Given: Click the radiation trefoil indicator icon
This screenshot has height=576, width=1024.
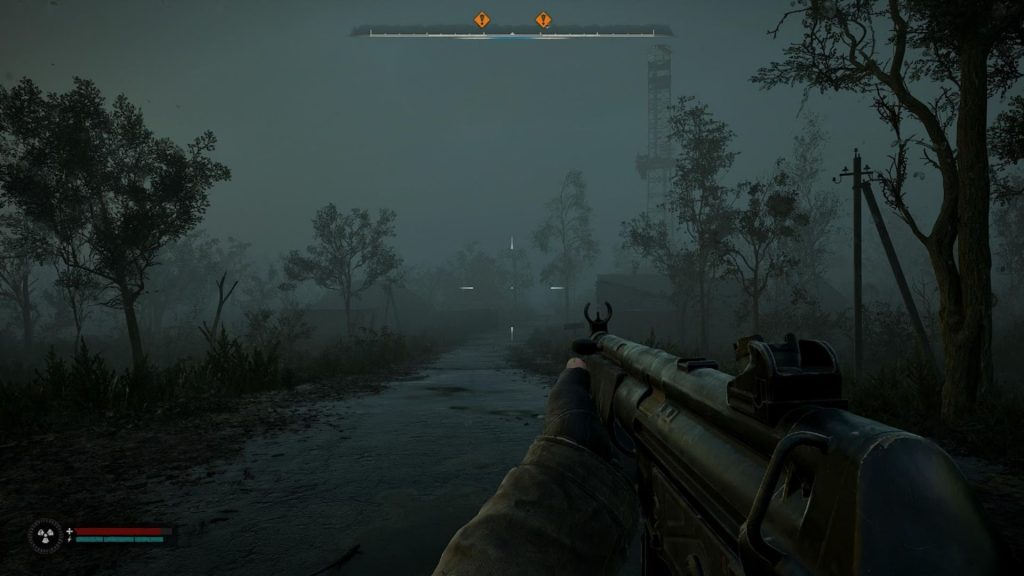Looking at the screenshot, I should (x=45, y=535).
